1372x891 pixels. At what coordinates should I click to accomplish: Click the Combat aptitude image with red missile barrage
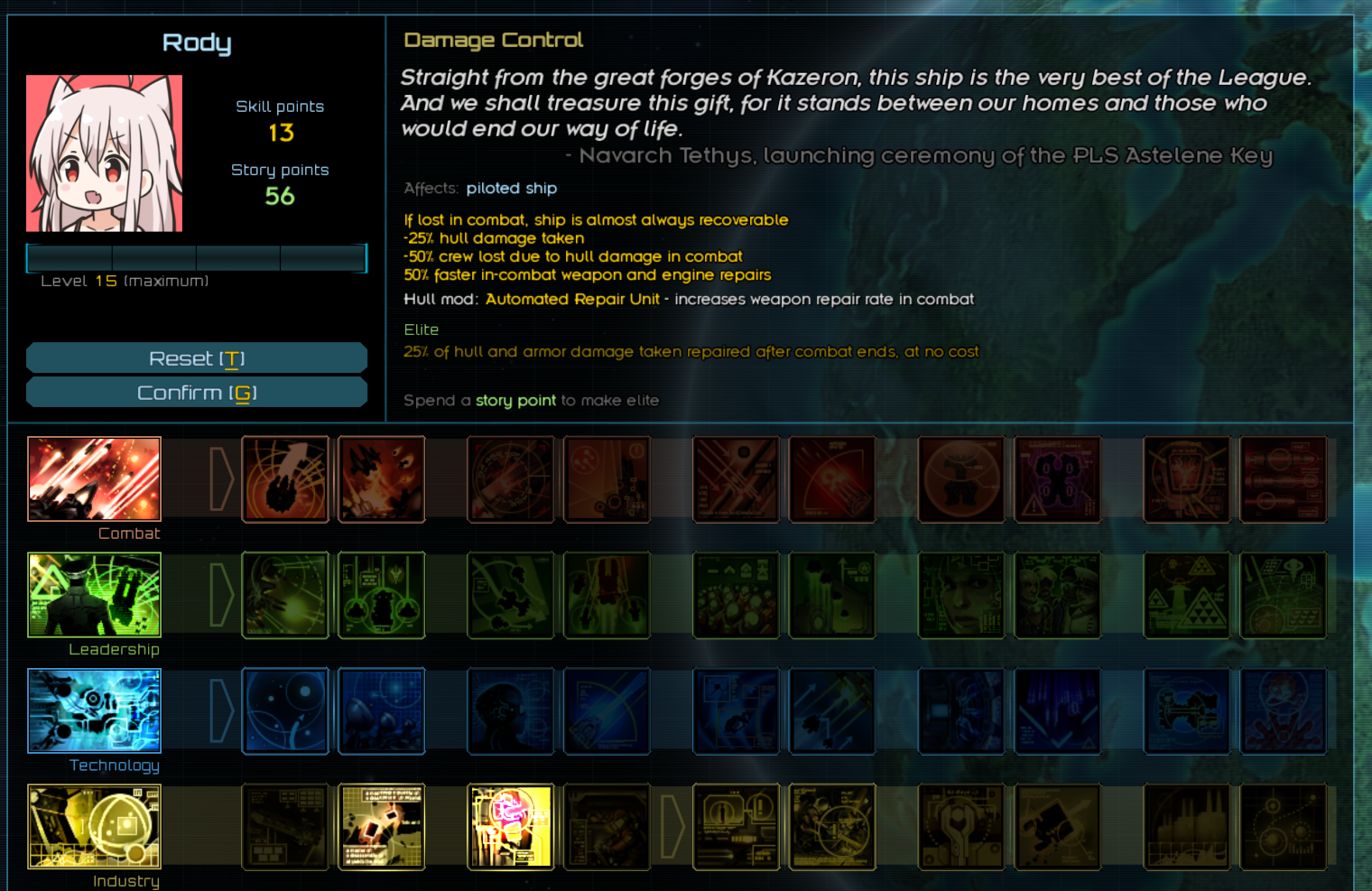94,479
